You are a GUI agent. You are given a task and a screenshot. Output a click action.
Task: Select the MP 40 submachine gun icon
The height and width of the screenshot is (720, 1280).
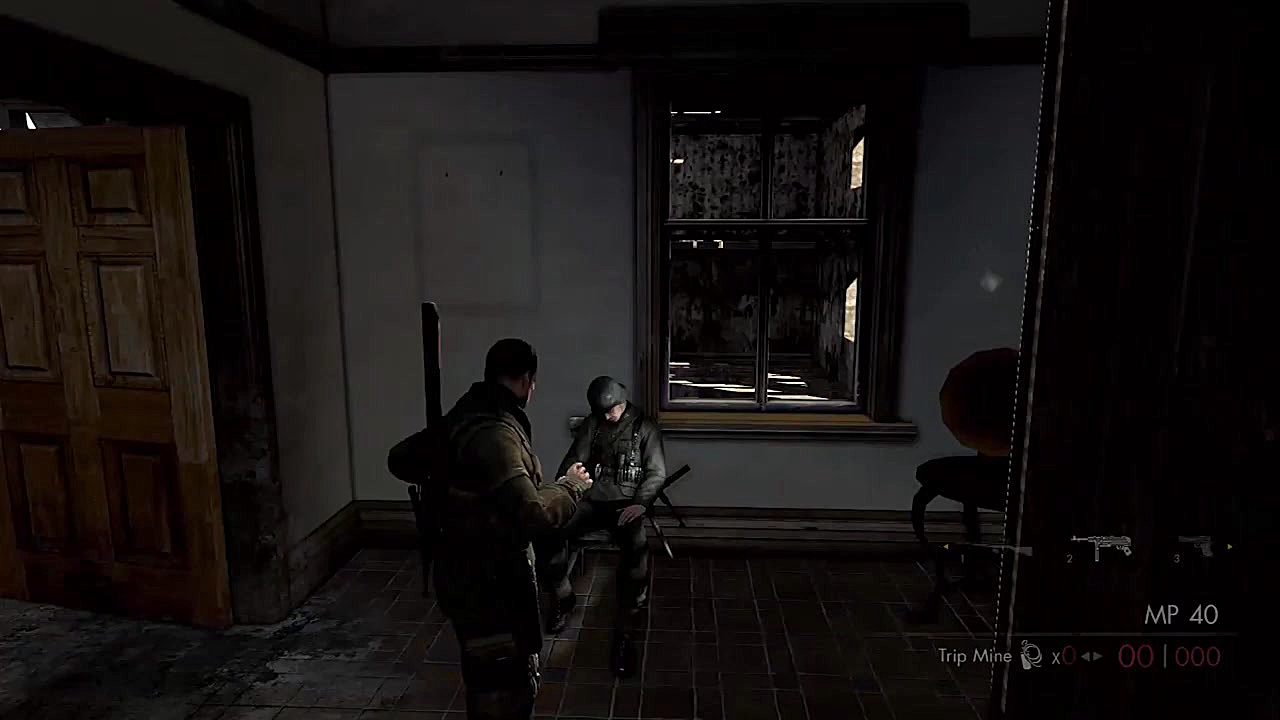click(1100, 545)
